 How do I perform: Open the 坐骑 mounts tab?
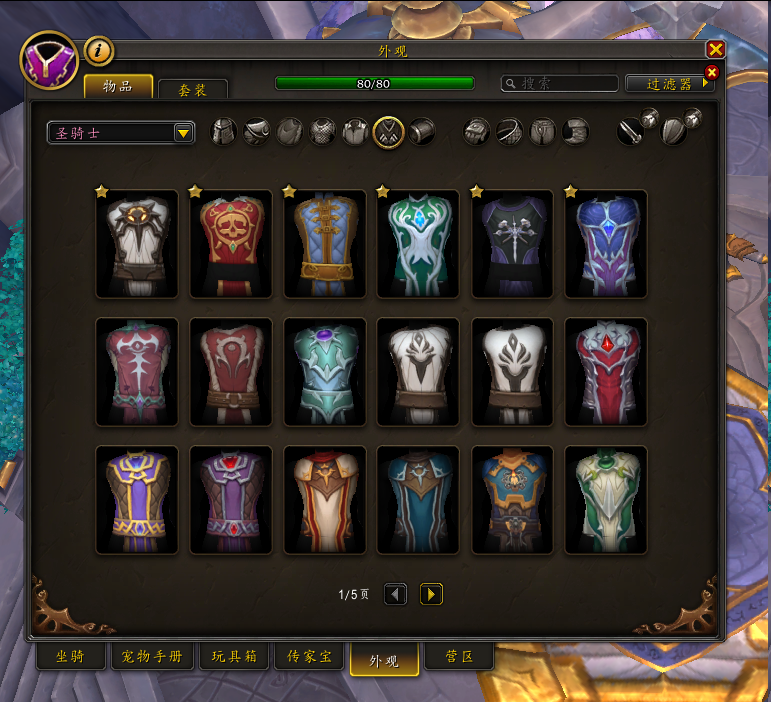(69, 657)
